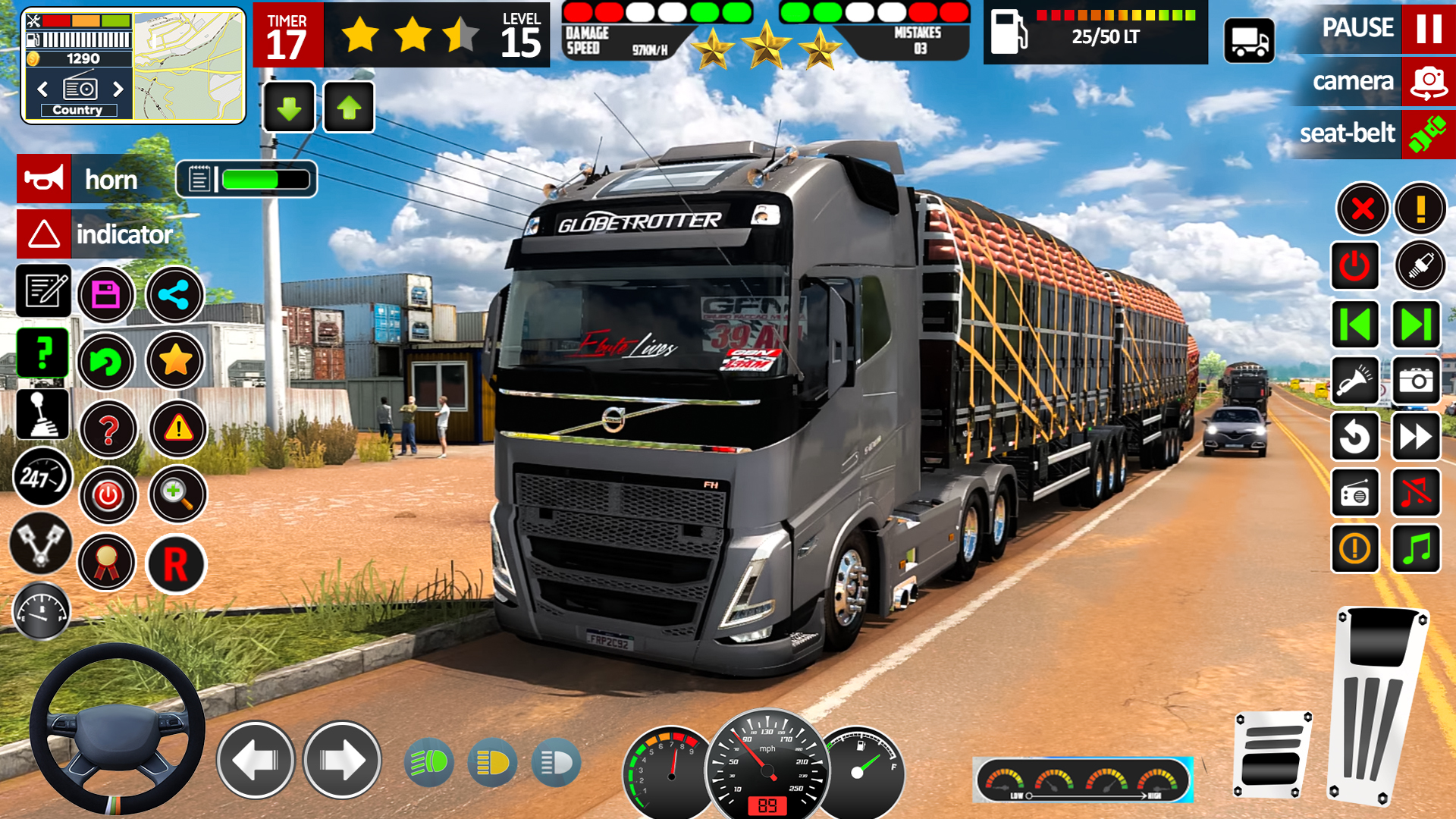Click the green down arrow button
Image resolution: width=1456 pixels, height=819 pixels.
click(x=289, y=108)
